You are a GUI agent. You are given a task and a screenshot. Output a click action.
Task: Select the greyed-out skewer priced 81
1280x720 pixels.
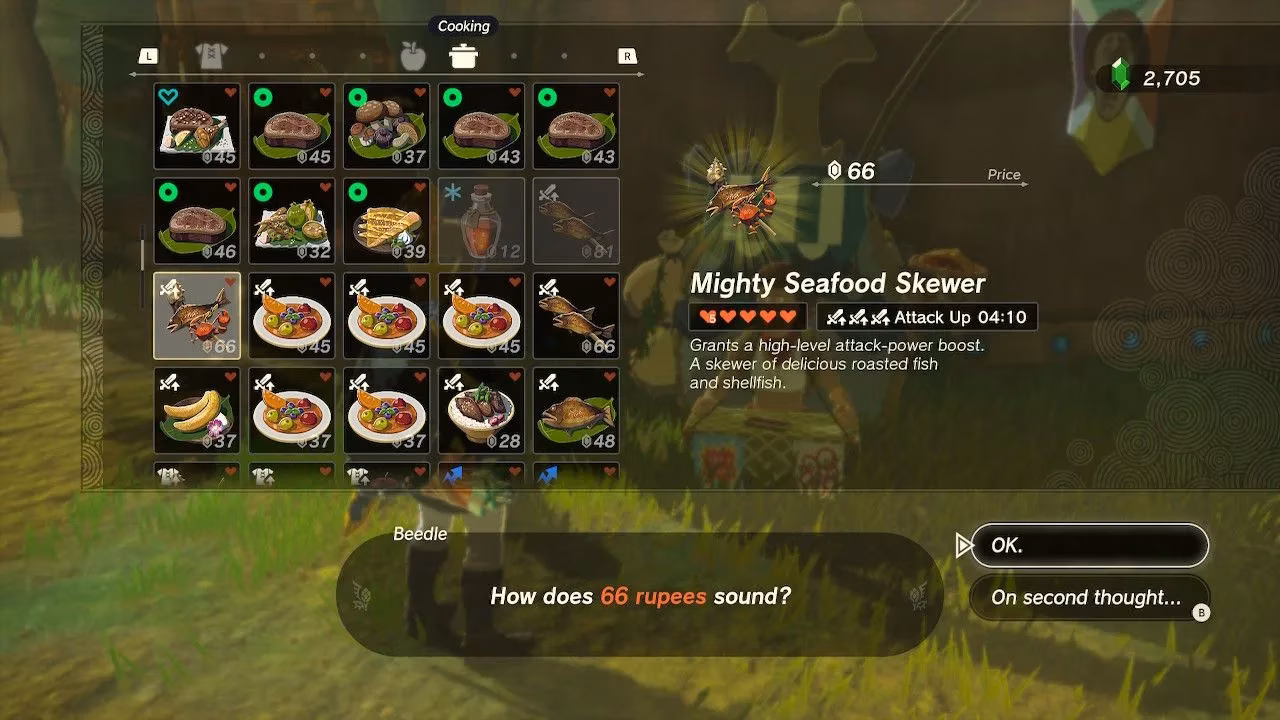click(576, 221)
